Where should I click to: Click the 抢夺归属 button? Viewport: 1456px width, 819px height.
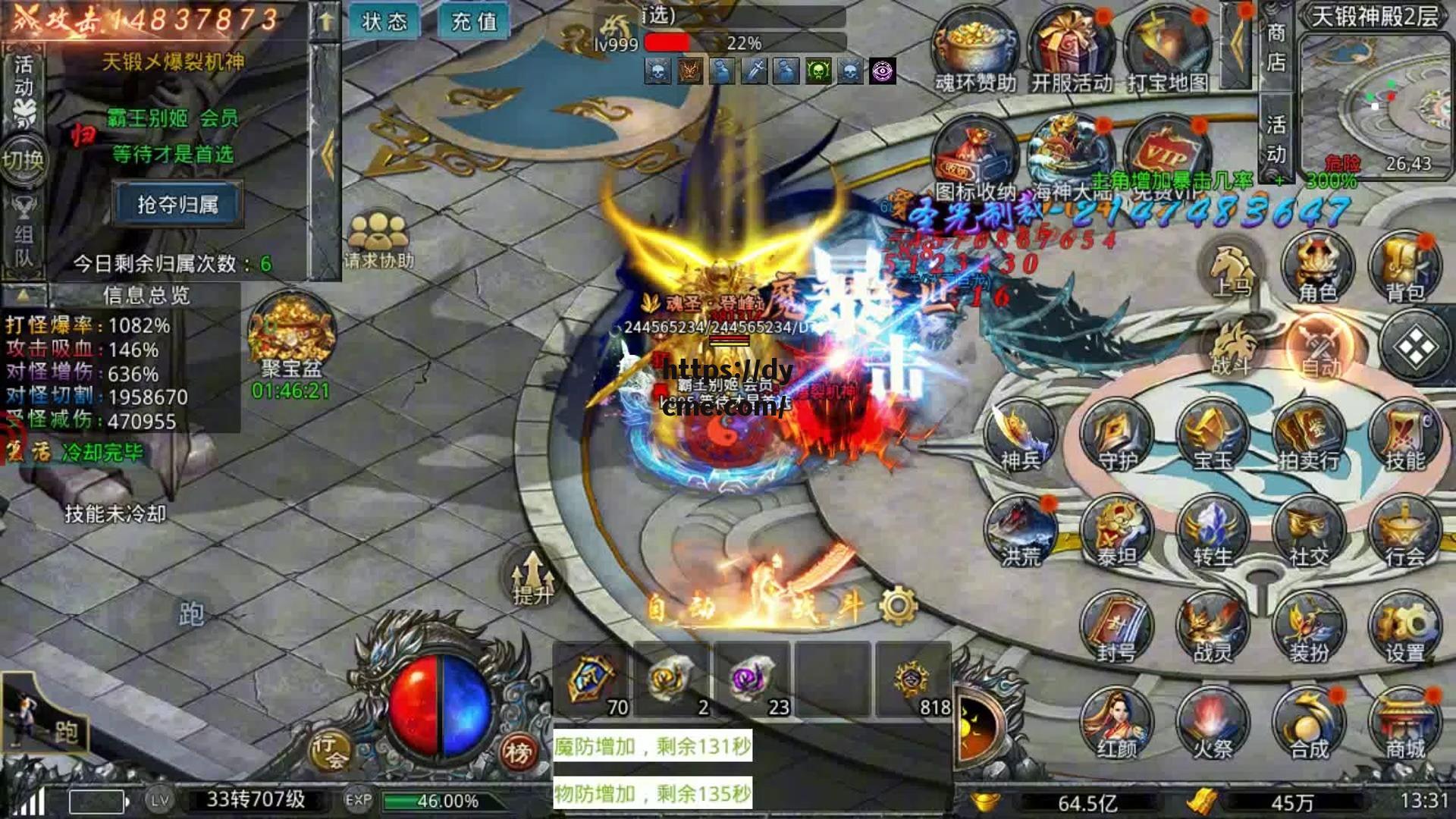(177, 204)
